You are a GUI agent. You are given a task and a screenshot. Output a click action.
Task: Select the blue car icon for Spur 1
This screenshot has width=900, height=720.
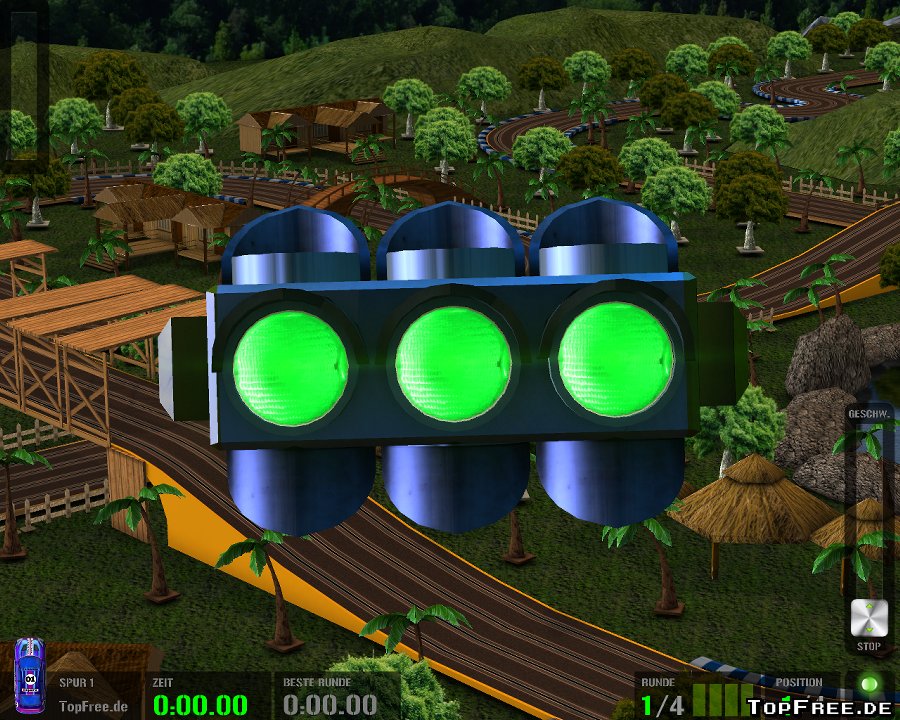pos(29,676)
